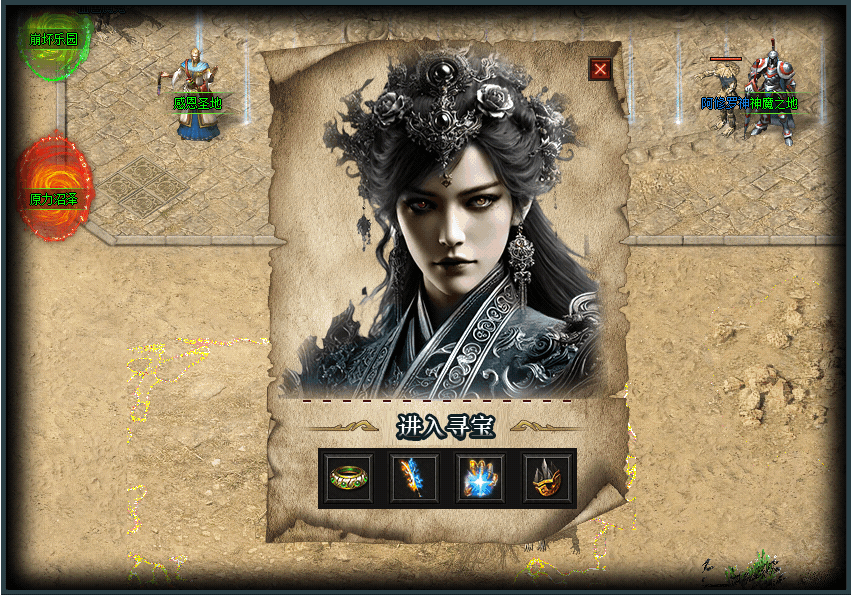This screenshot has width=852, height=595.
Task: Pick the glowing blue claw gauntlet slot
Action: (x=481, y=478)
